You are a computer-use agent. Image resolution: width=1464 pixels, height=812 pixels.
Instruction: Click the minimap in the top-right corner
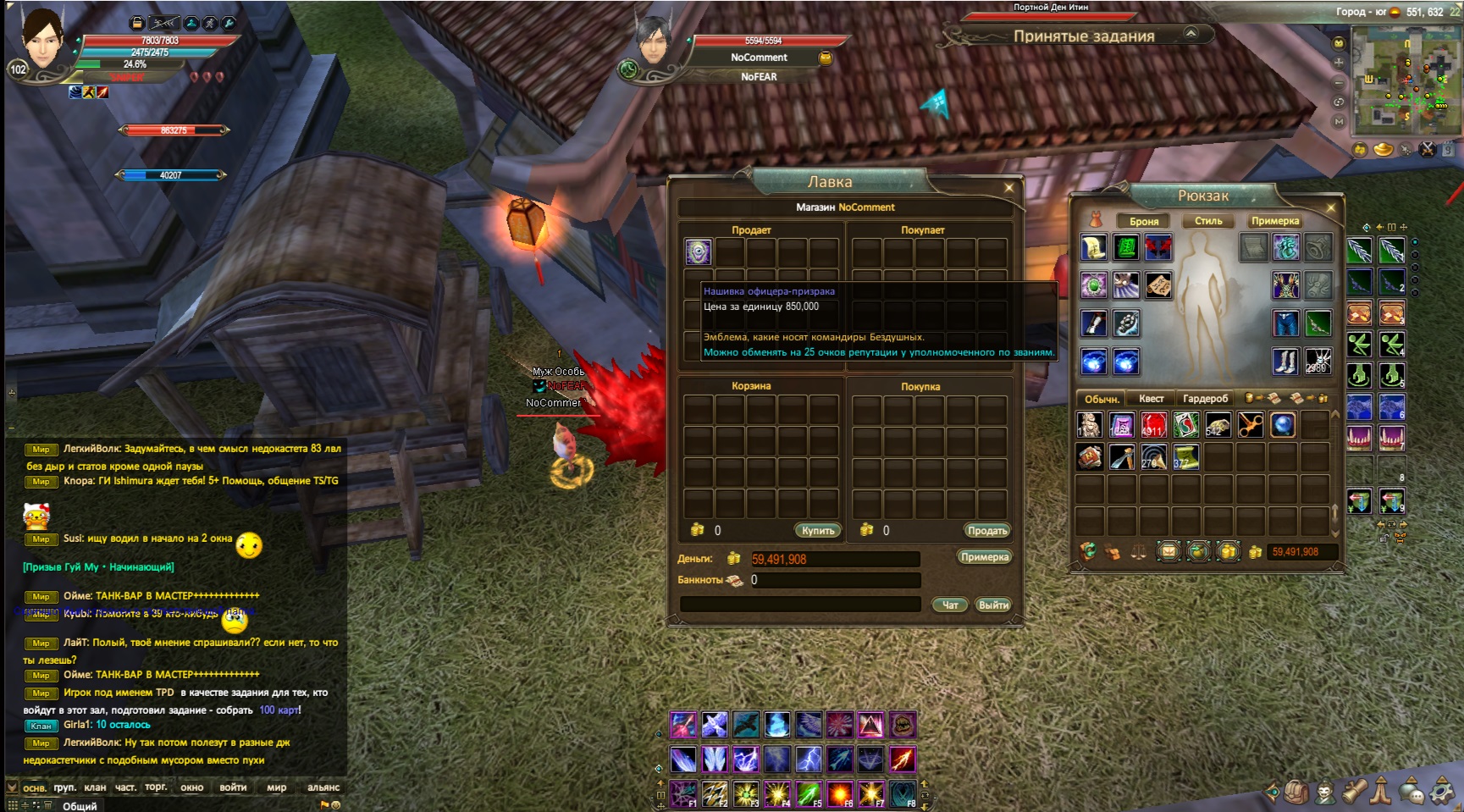pyautogui.click(x=1404, y=80)
